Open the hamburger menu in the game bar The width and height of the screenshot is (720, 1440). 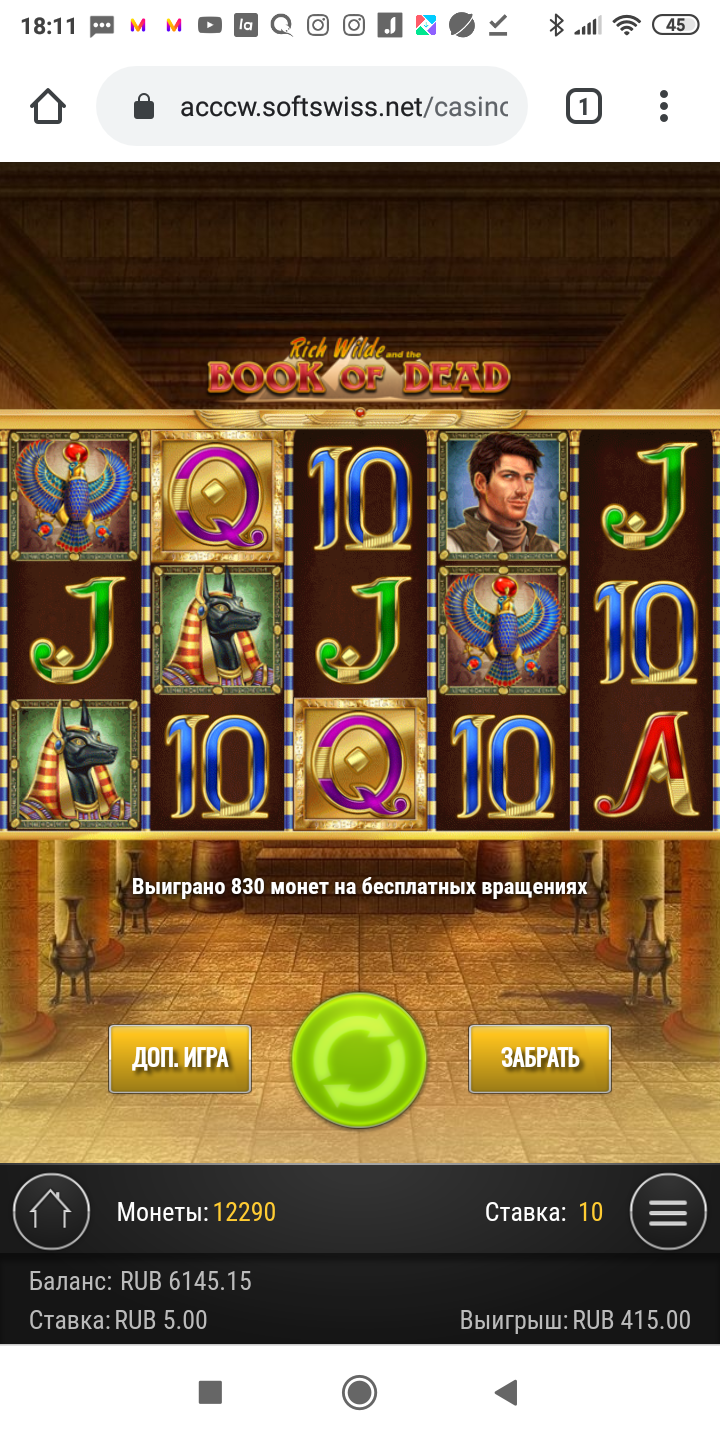click(x=668, y=1212)
